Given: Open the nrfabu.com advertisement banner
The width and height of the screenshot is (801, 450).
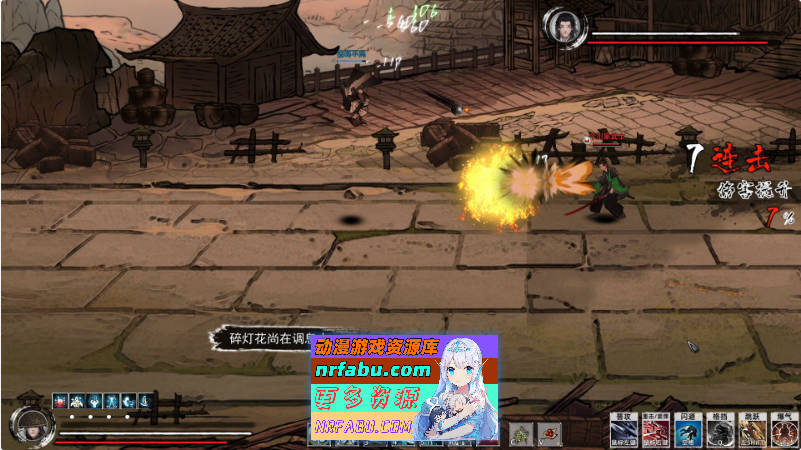Looking at the screenshot, I should tap(404, 388).
